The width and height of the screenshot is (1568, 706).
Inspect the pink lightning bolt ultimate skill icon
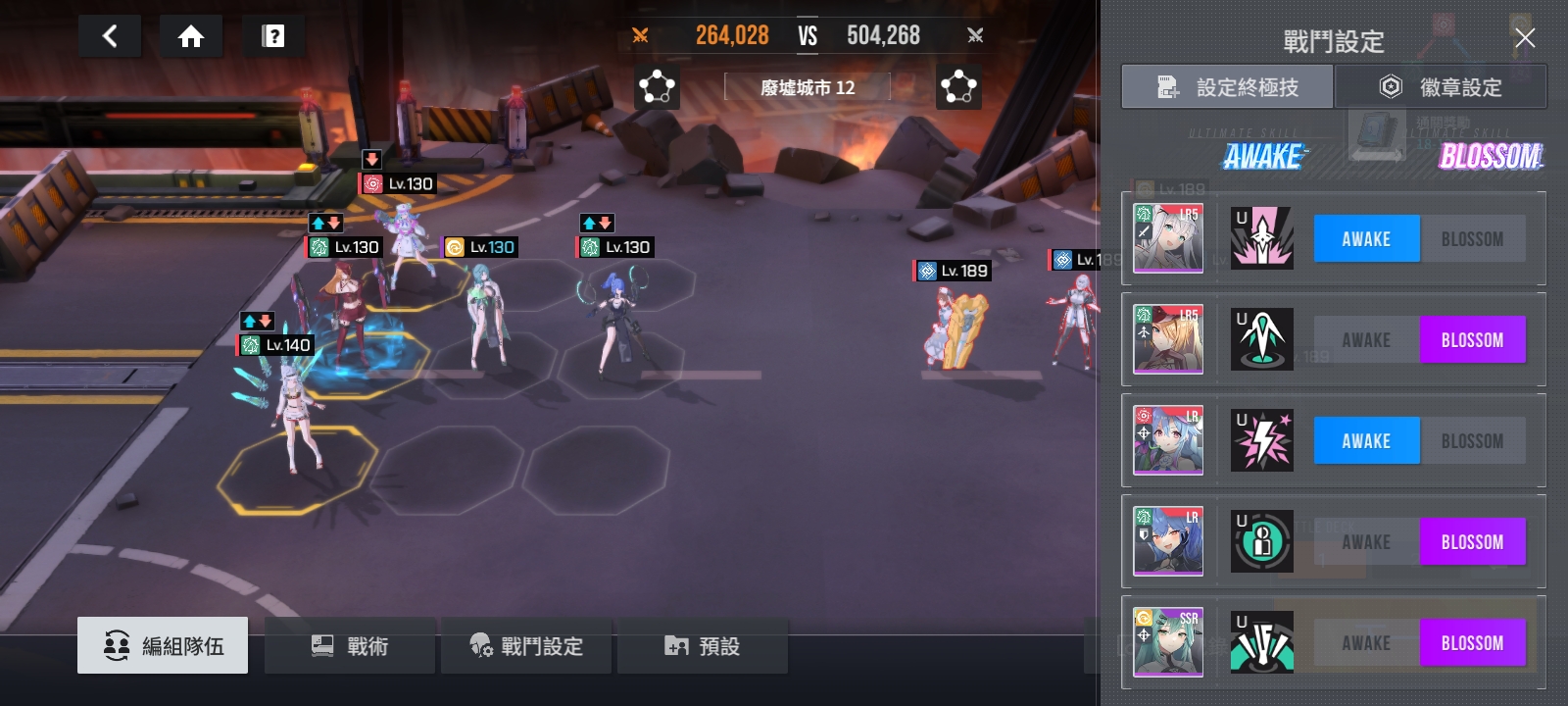coord(1262,440)
